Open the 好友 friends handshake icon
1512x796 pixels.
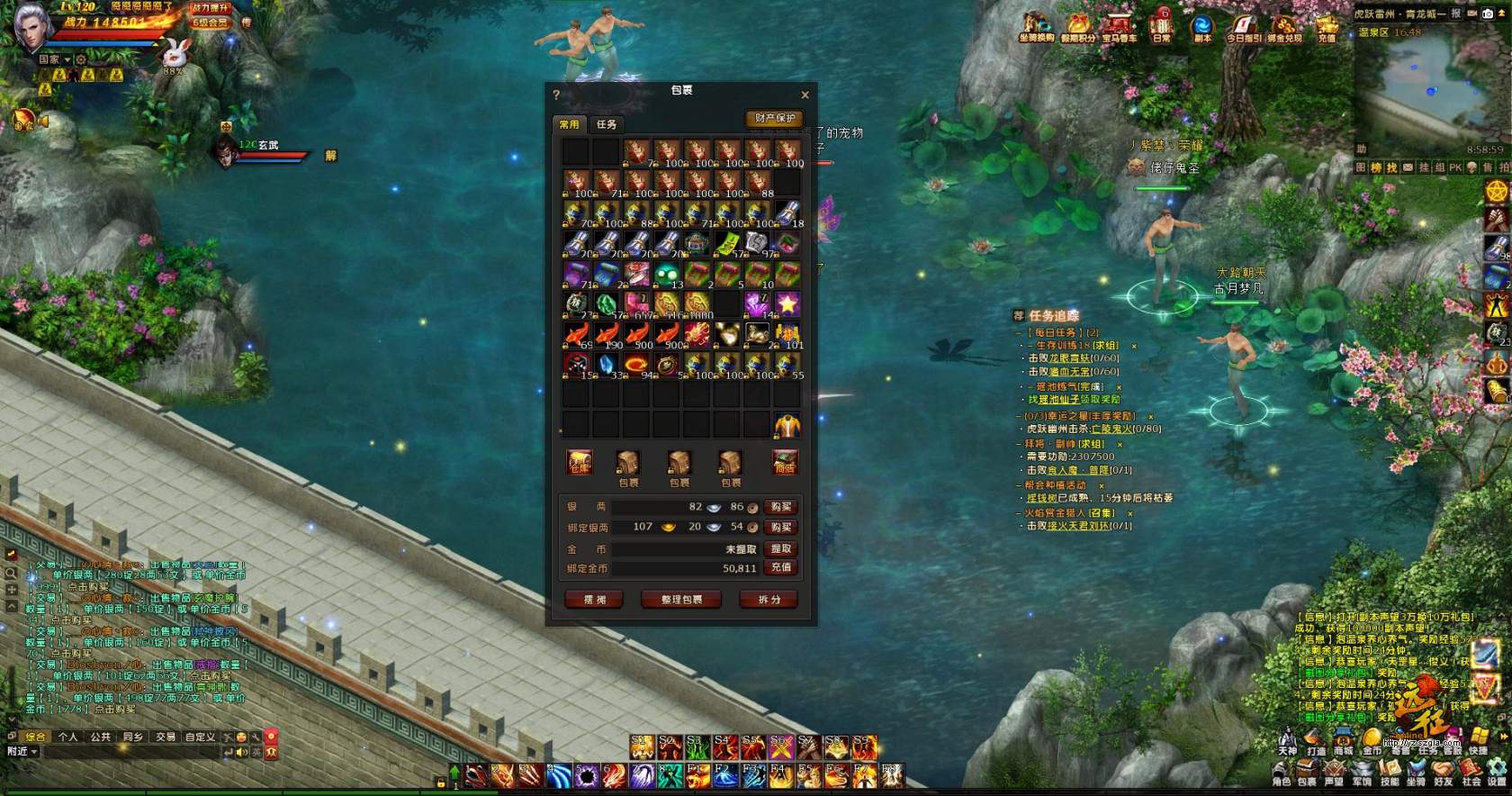tap(1443, 770)
